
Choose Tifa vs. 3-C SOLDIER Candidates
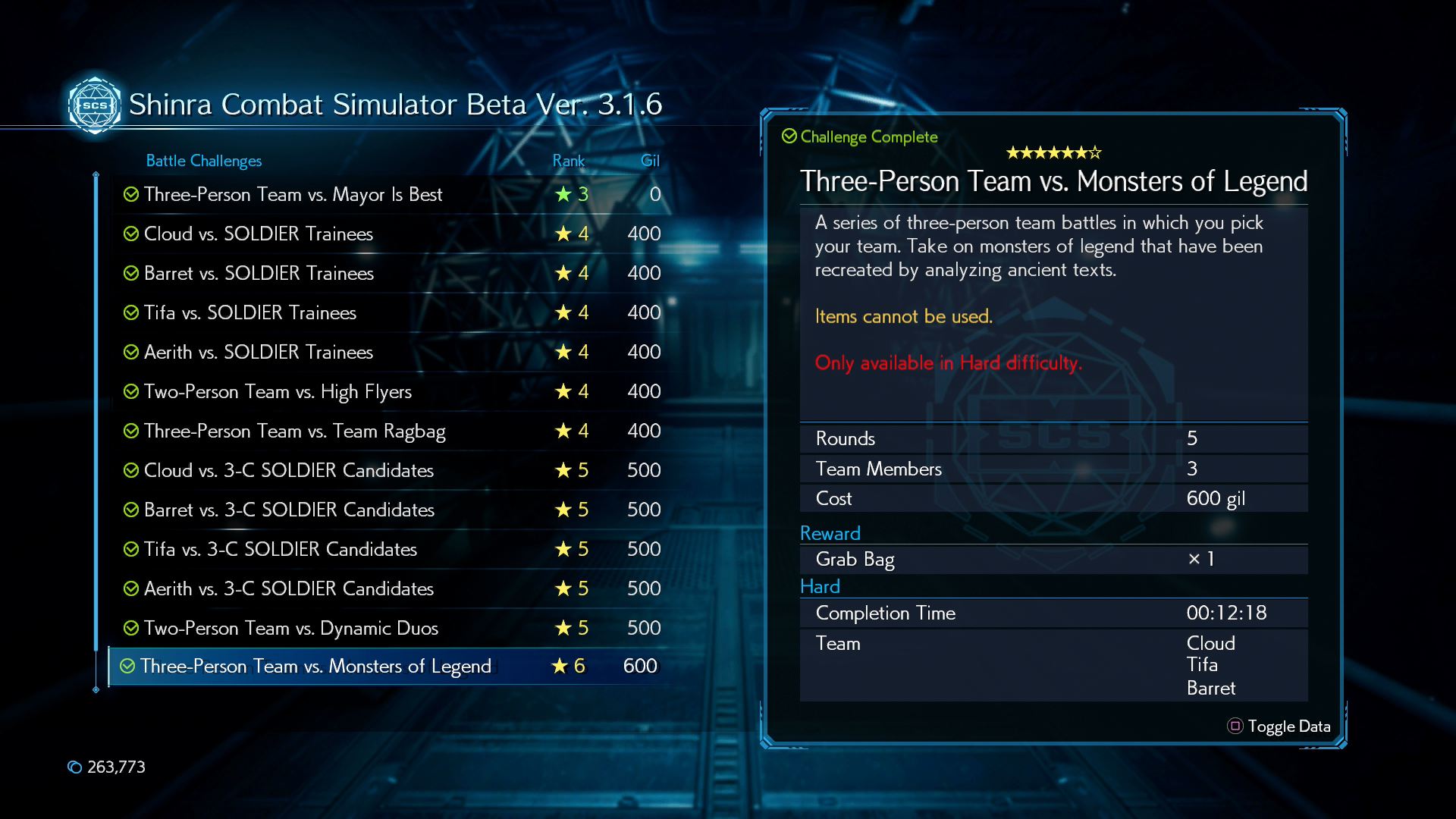(281, 550)
